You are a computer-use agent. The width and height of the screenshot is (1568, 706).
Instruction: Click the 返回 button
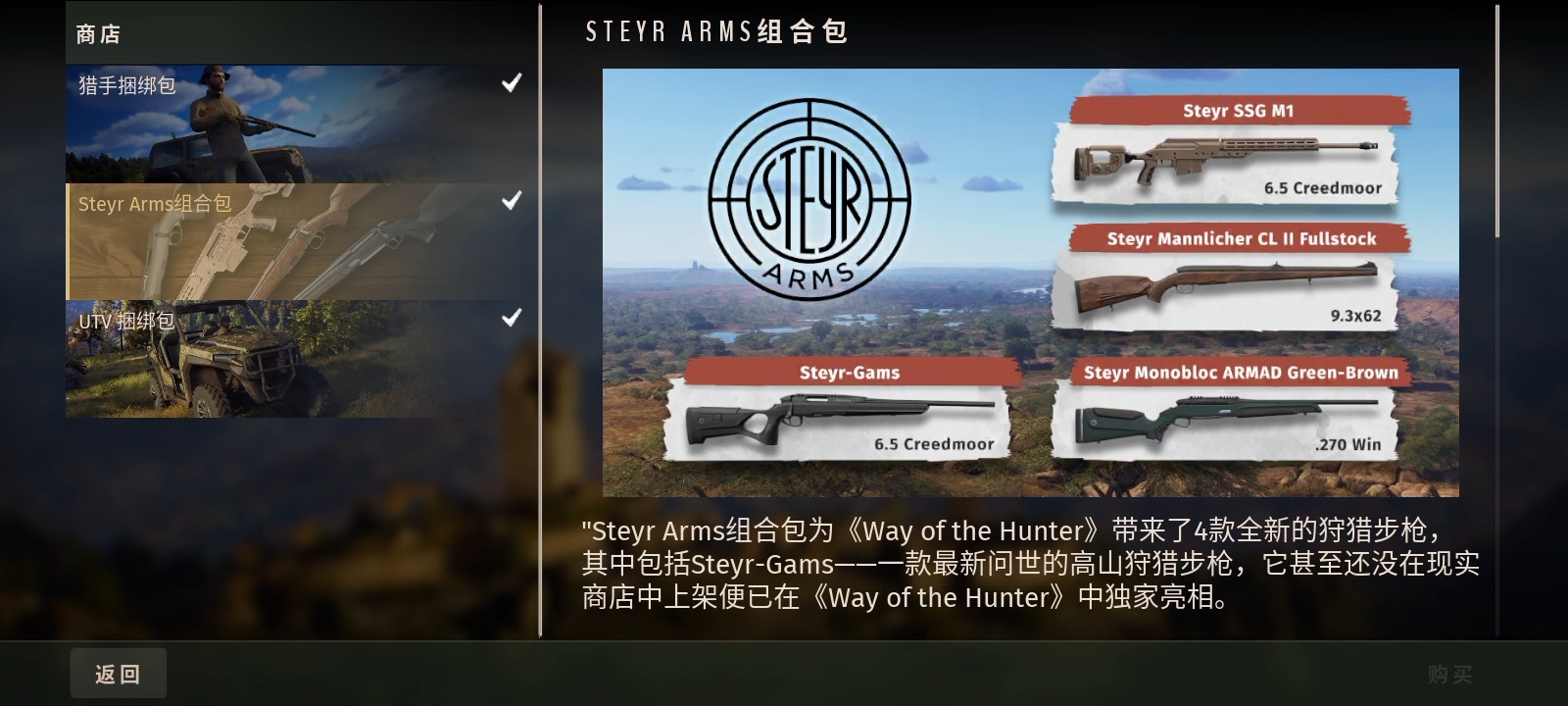coord(118,674)
